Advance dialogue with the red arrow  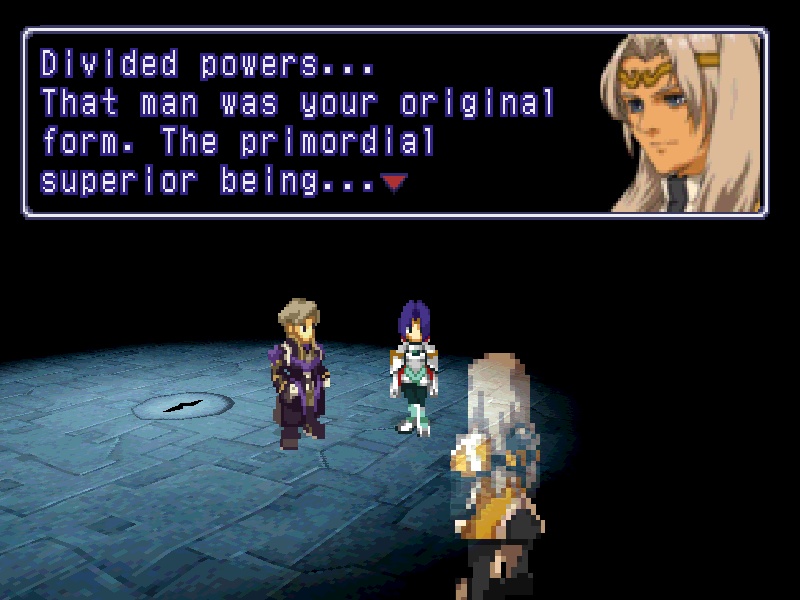[x=395, y=182]
